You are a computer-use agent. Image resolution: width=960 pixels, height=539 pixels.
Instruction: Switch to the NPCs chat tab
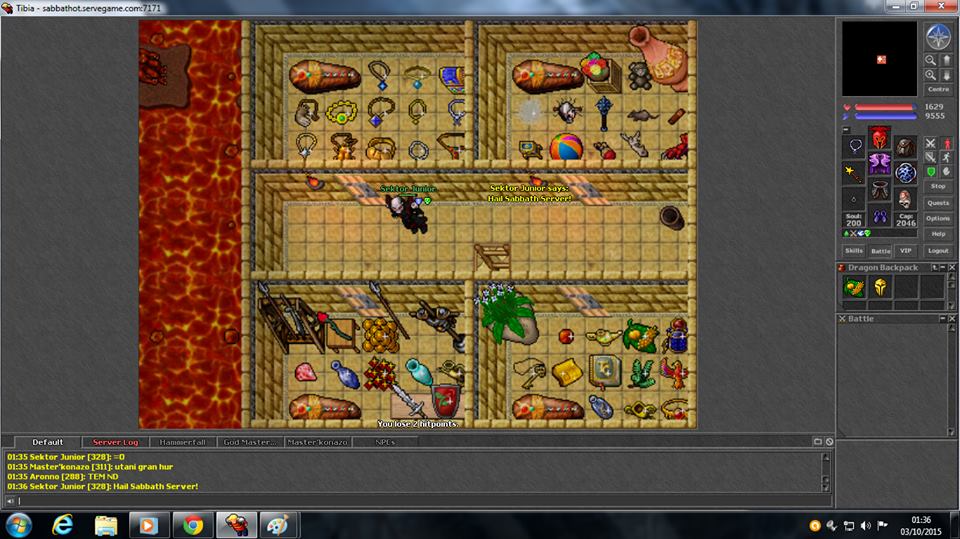[x=385, y=442]
